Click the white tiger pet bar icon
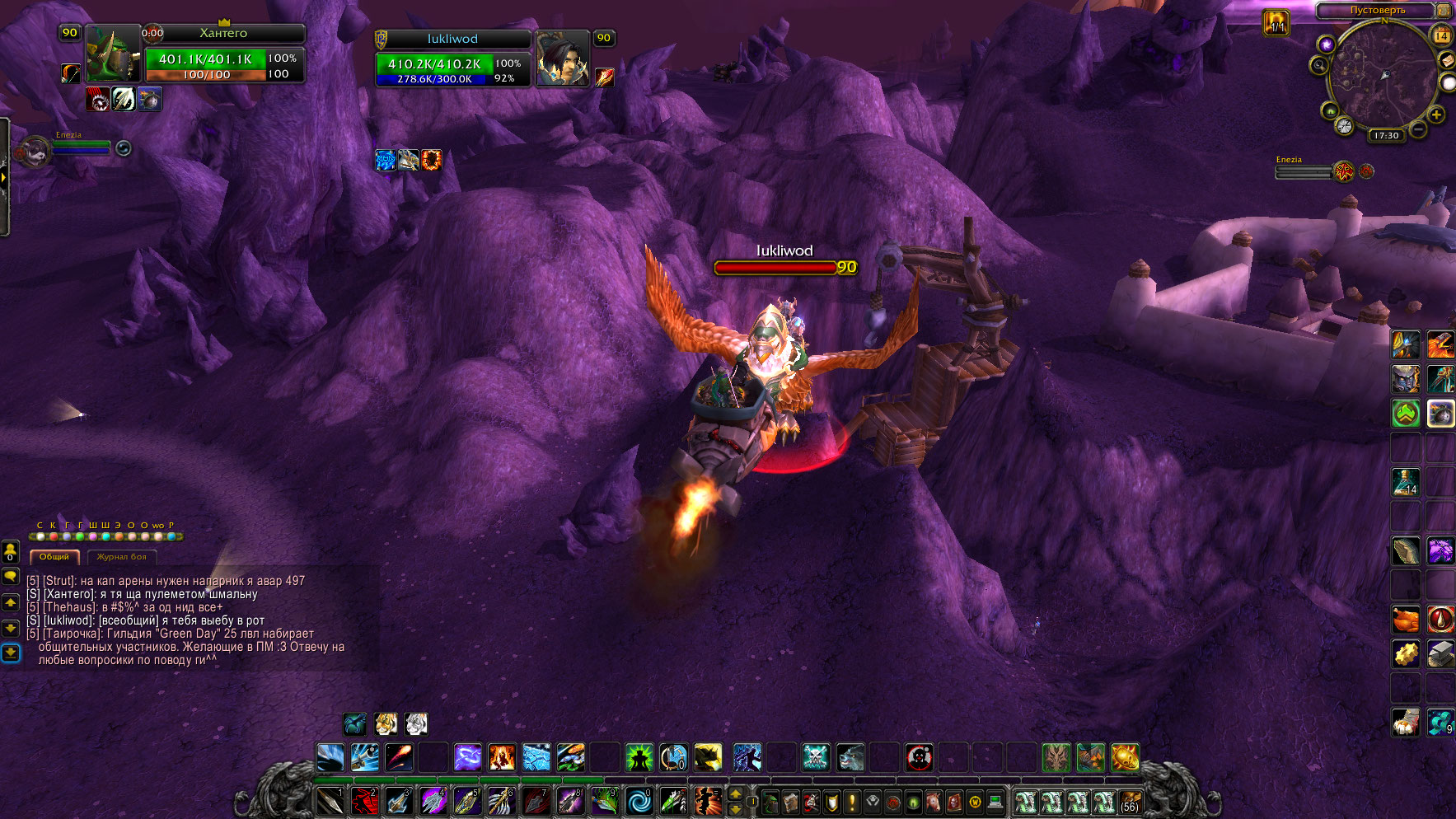The height and width of the screenshot is (819, 1456). [x=416, y=724]
